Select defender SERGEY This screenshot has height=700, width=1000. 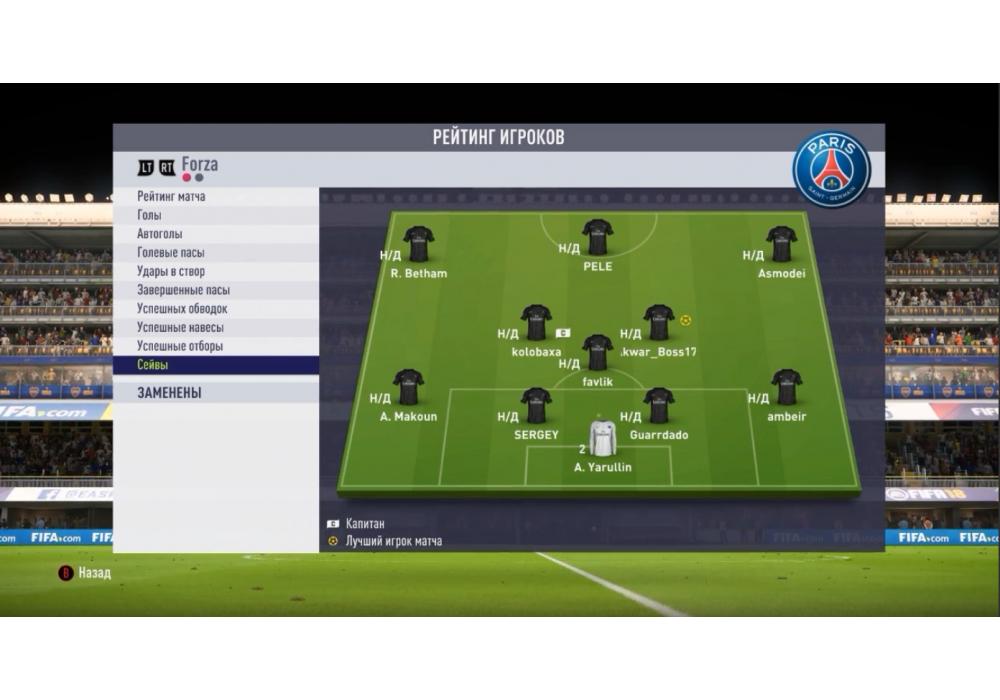point(536,405)
